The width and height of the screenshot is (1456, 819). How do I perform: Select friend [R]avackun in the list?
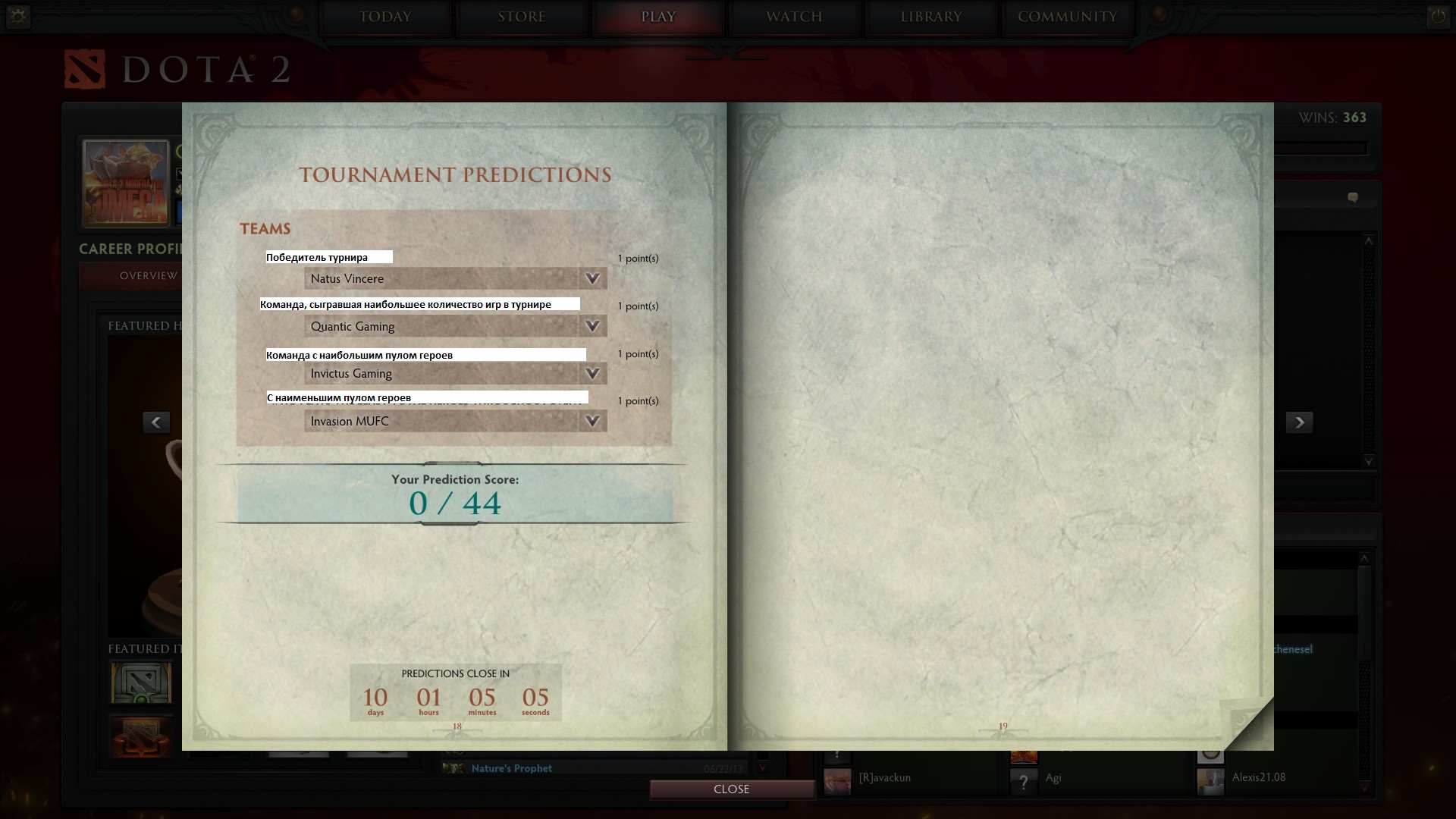pos(884,778)
